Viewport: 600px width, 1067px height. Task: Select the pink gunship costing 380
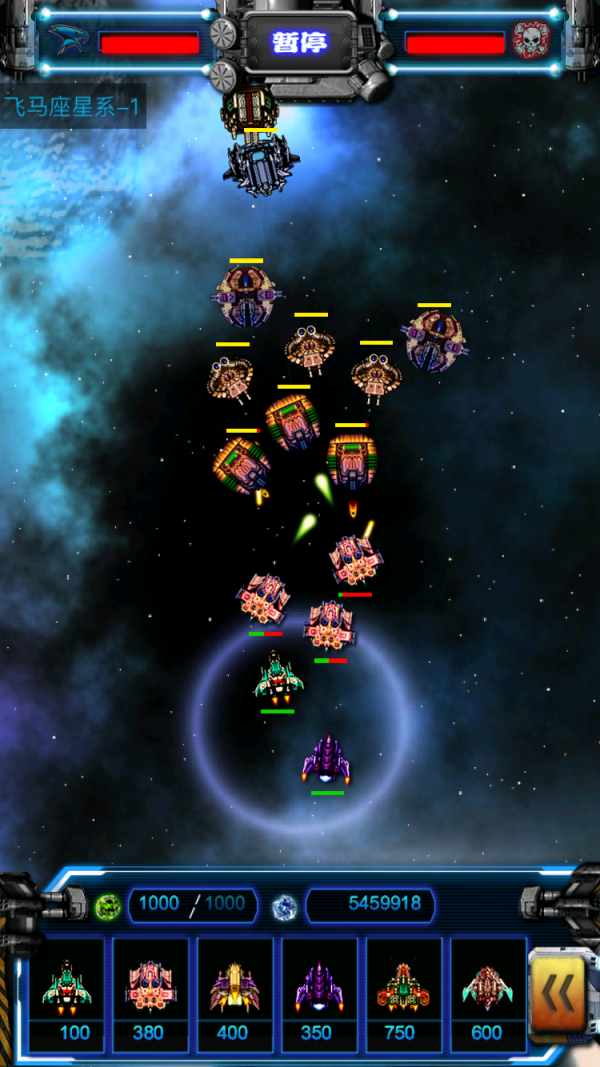coord(151,994)
